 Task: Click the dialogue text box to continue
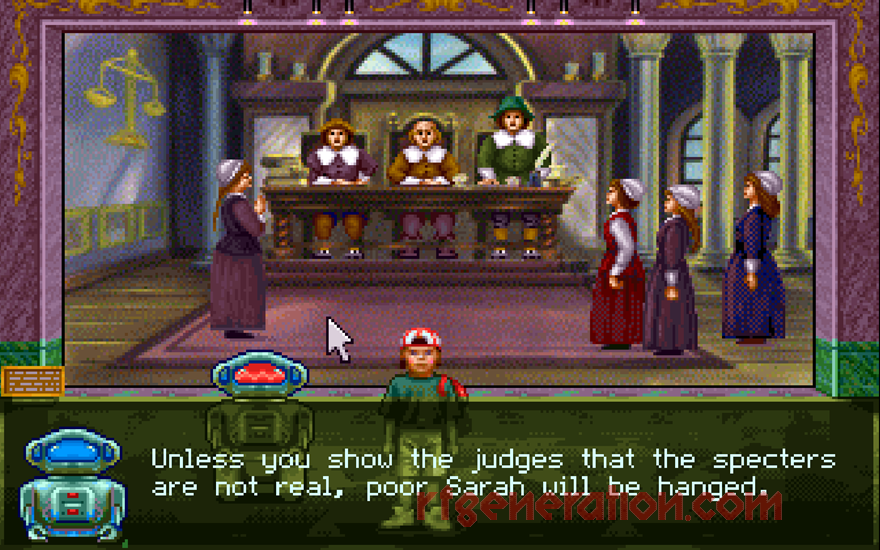tap(492, 473)
